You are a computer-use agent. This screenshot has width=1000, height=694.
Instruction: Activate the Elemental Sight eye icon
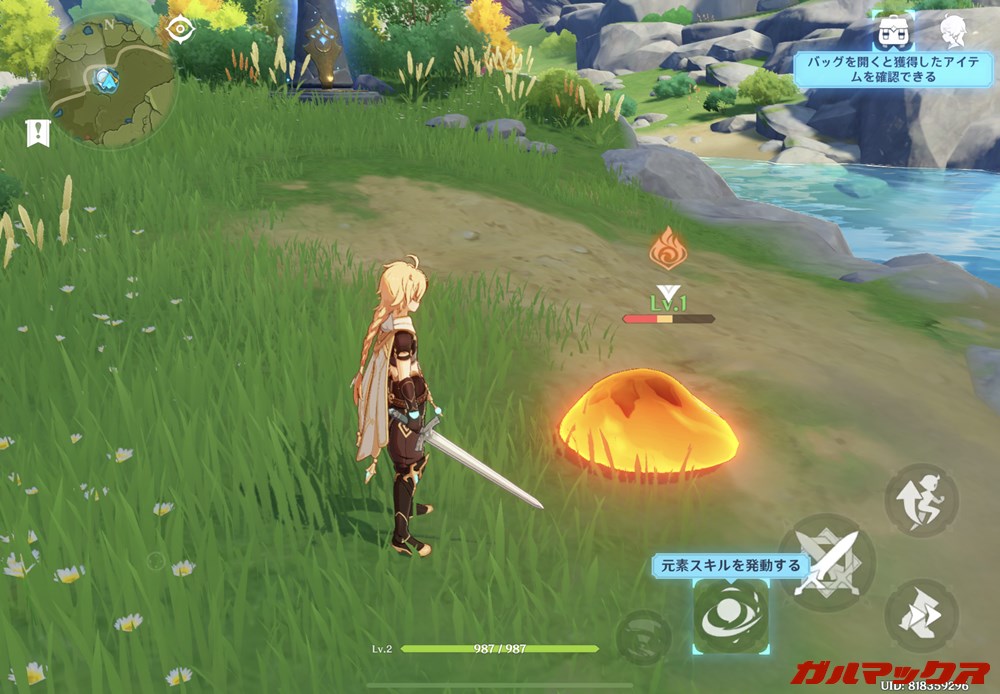(x=181, y=28)
